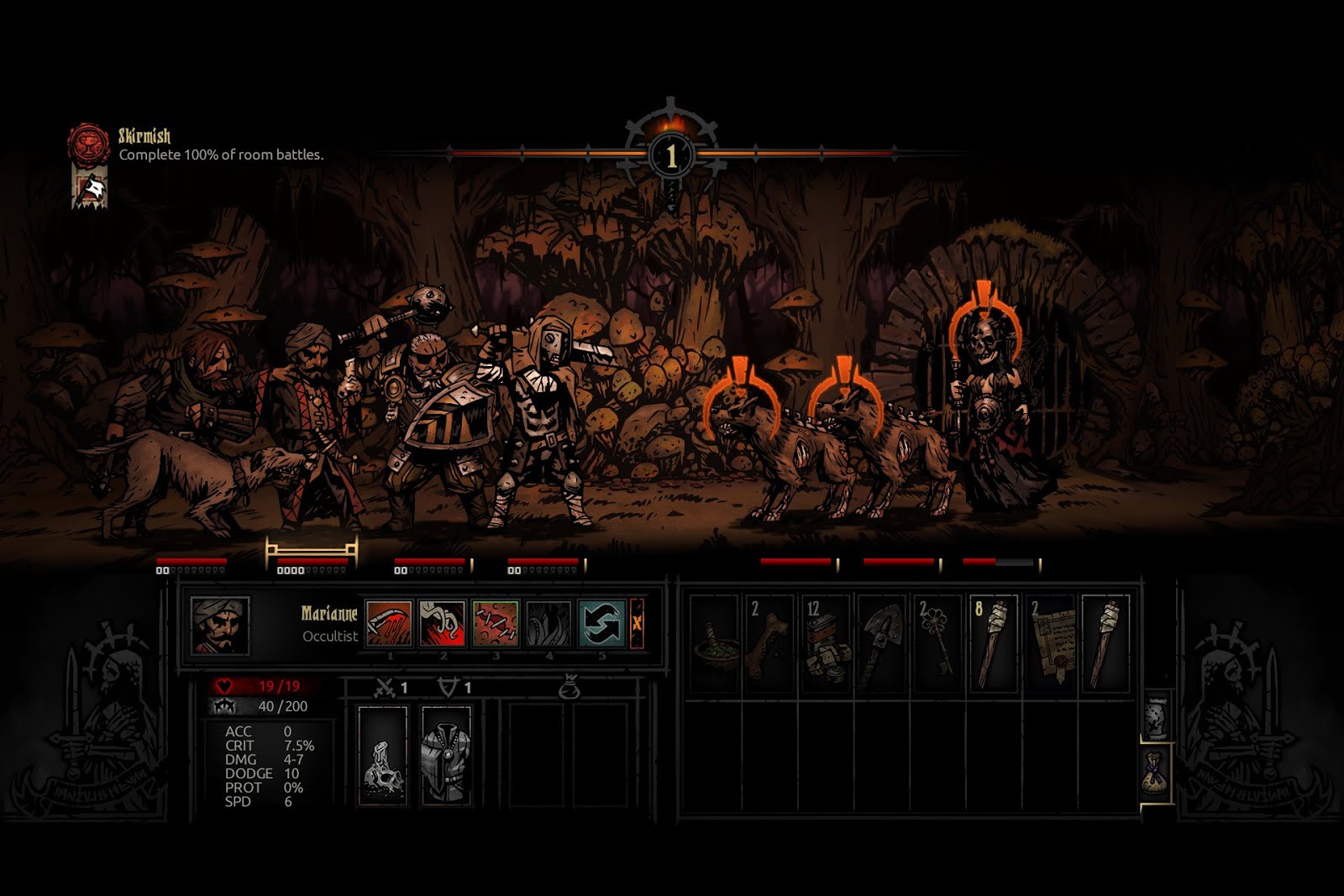Switch to the inventory bag tab
1344x896 pixels.
(1157, 773)
